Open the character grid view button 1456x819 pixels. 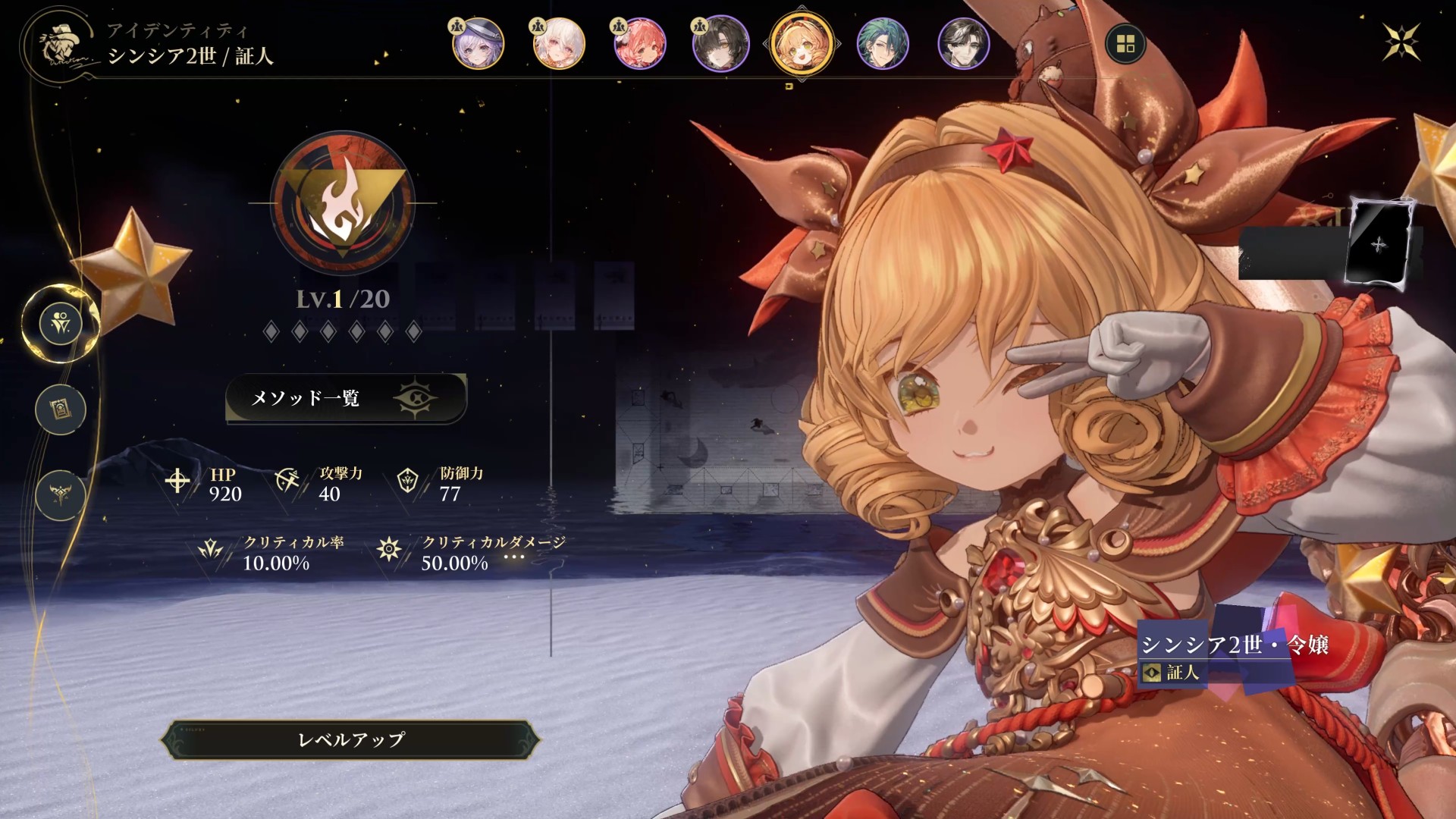pos(1125,44)
